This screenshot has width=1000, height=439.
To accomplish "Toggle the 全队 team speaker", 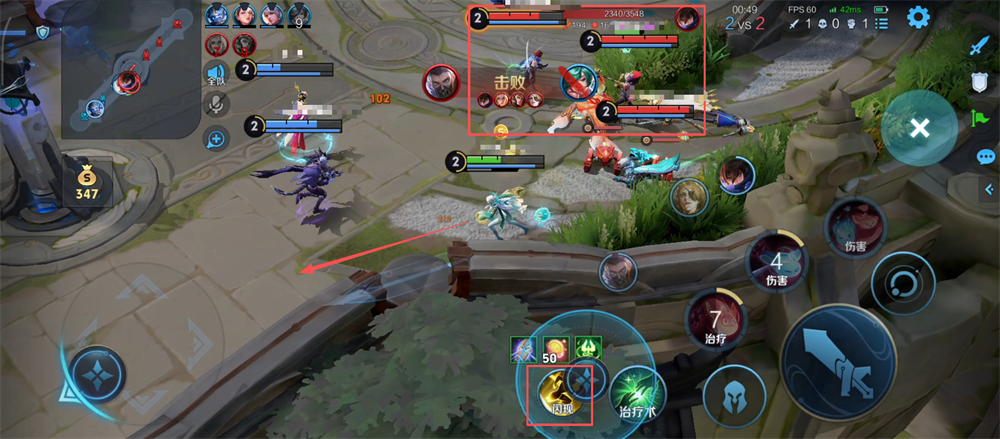I will click(x=216, y=73).
